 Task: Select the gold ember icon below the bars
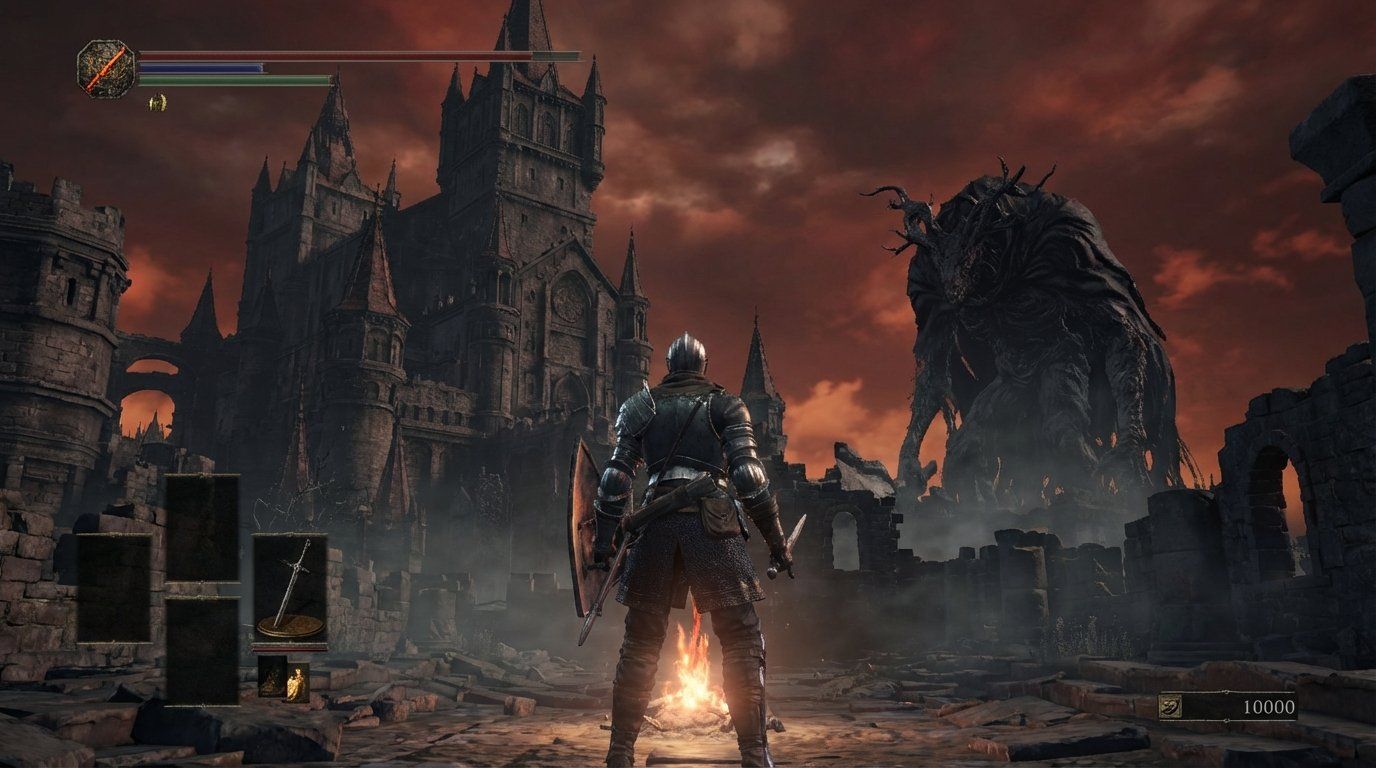158,103
